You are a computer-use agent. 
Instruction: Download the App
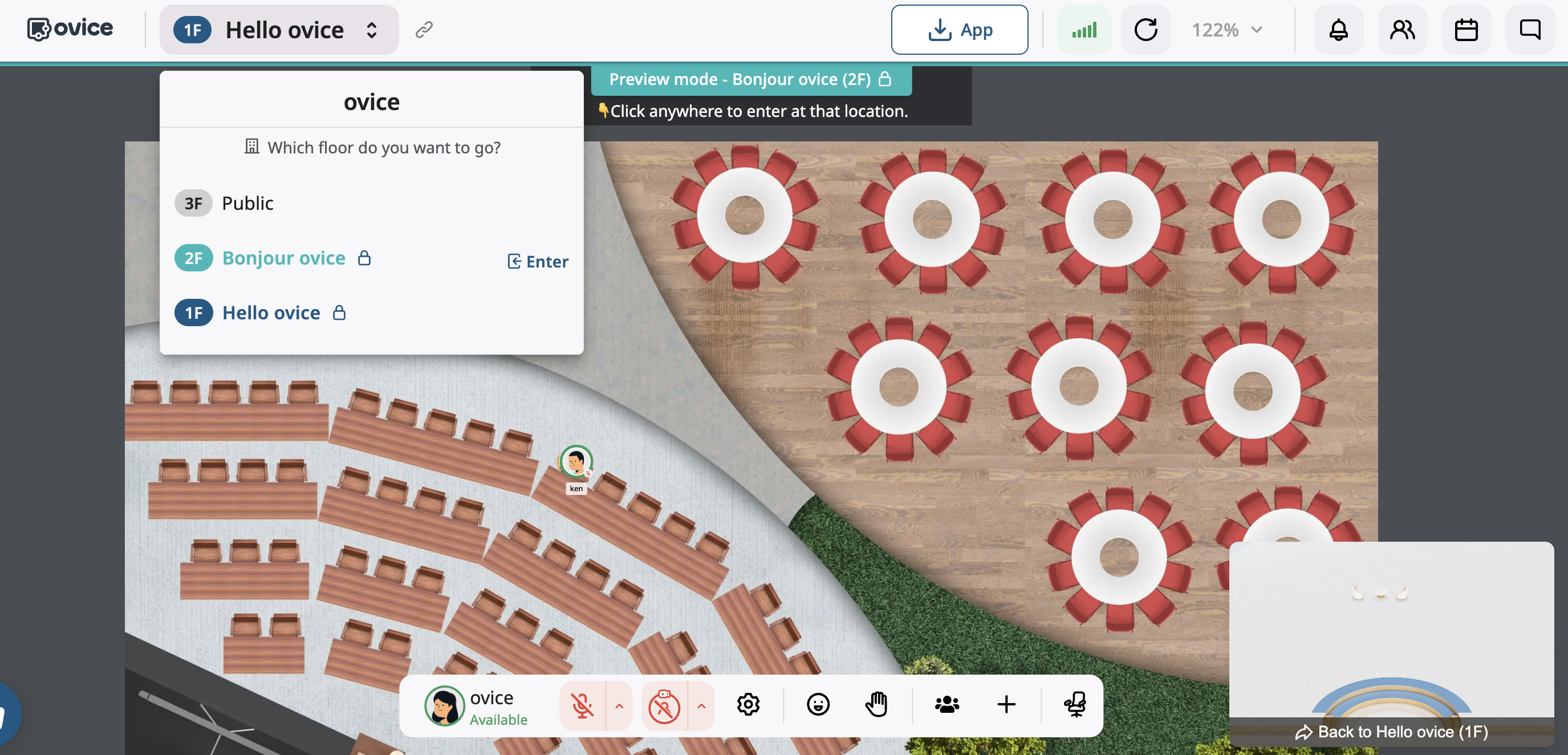tap(958, 30)
